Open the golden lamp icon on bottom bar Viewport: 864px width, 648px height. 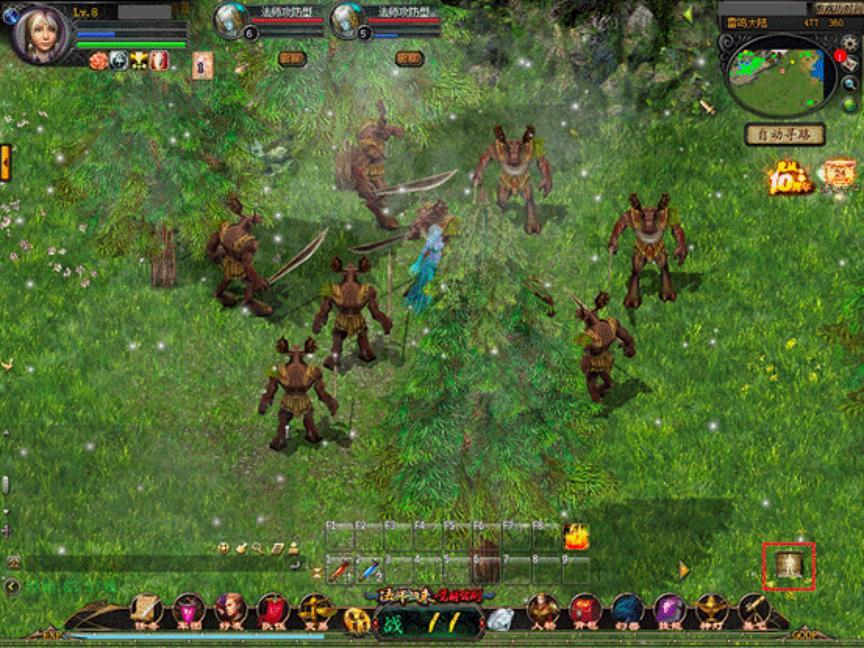[711, 608]
